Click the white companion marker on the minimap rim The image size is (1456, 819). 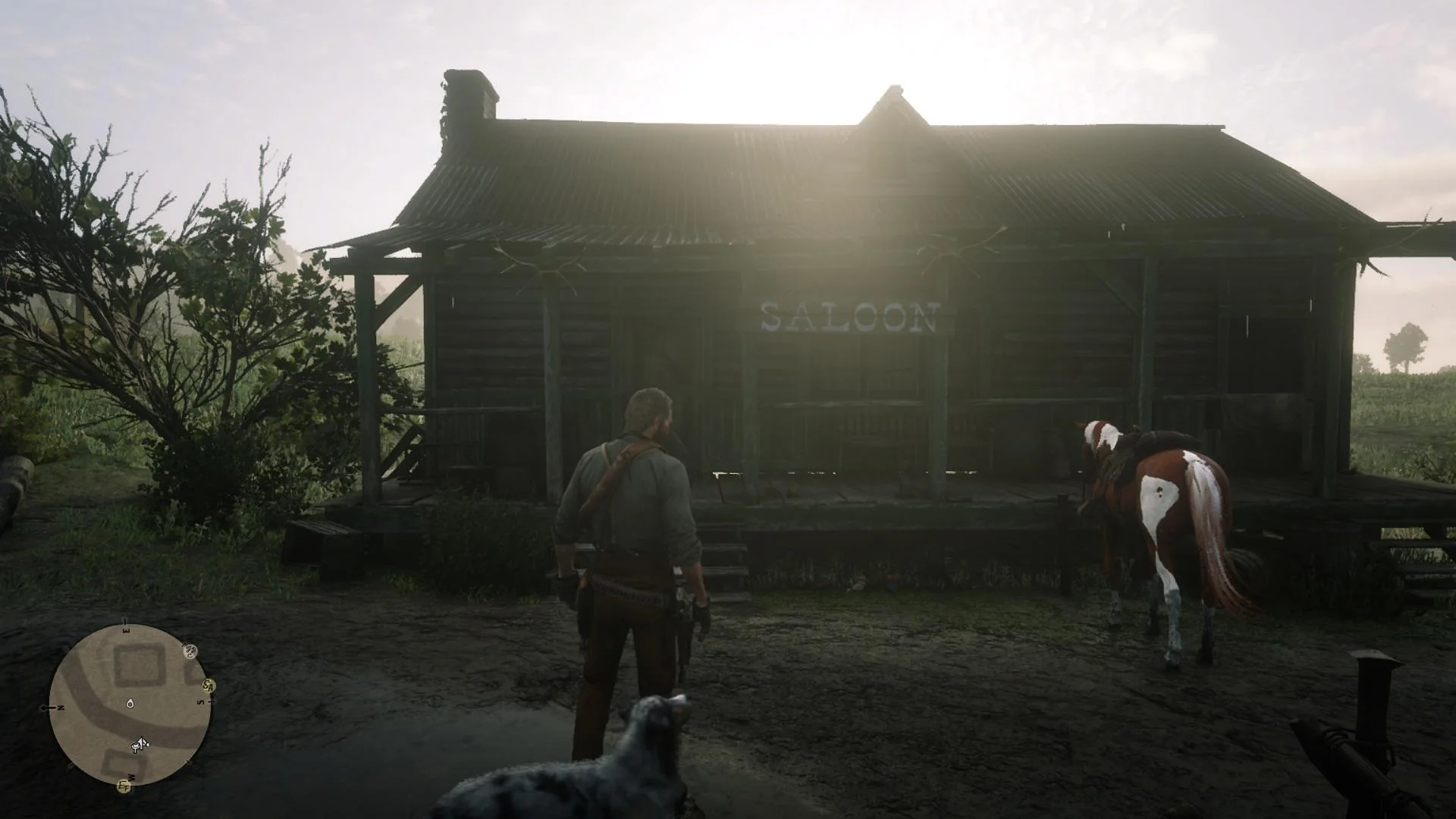point(190,651)
